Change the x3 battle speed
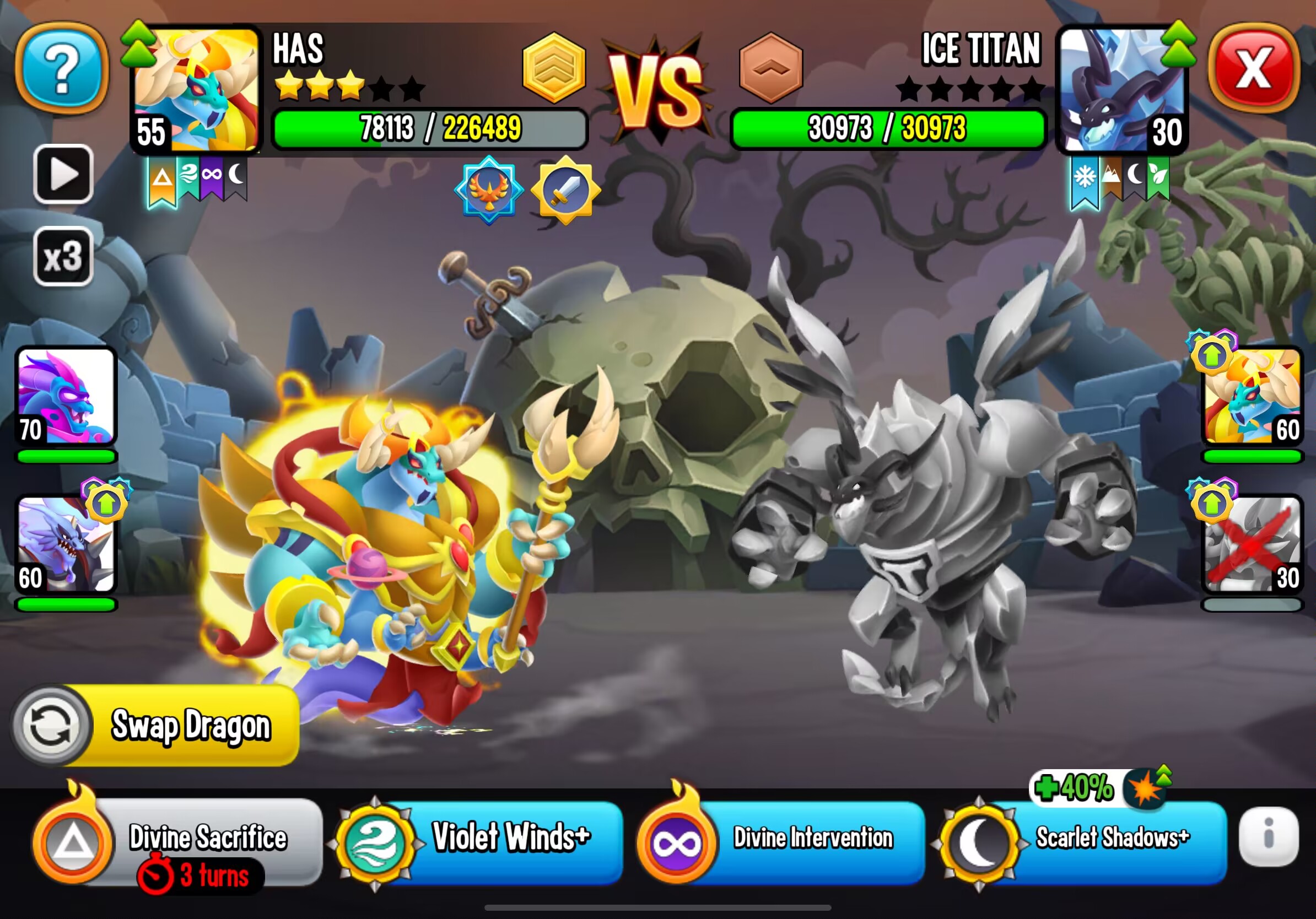Image resolution: width=1316 pixels, height=919 pixels. pos(63,256)
